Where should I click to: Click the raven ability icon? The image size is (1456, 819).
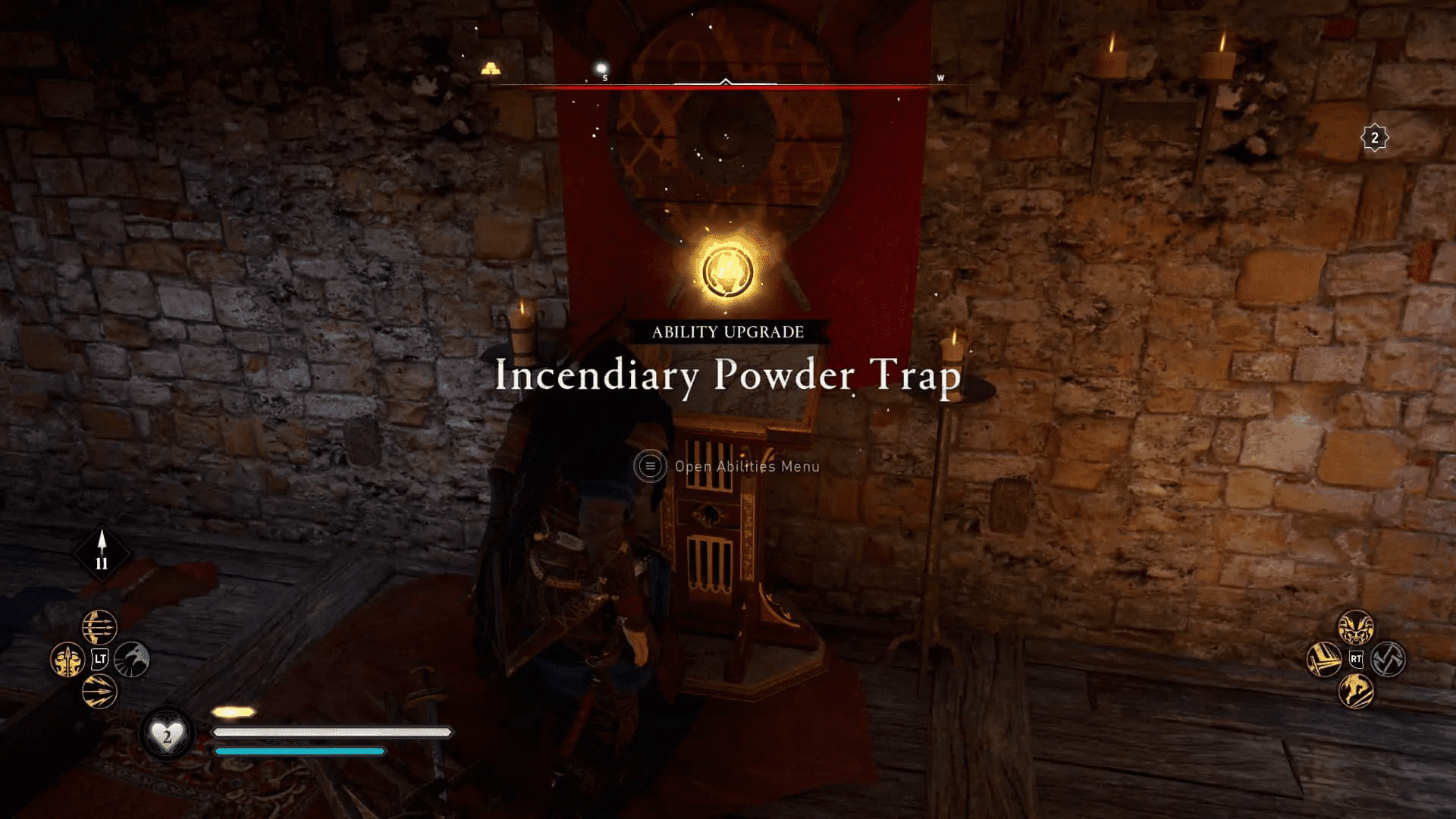[133, 658]
